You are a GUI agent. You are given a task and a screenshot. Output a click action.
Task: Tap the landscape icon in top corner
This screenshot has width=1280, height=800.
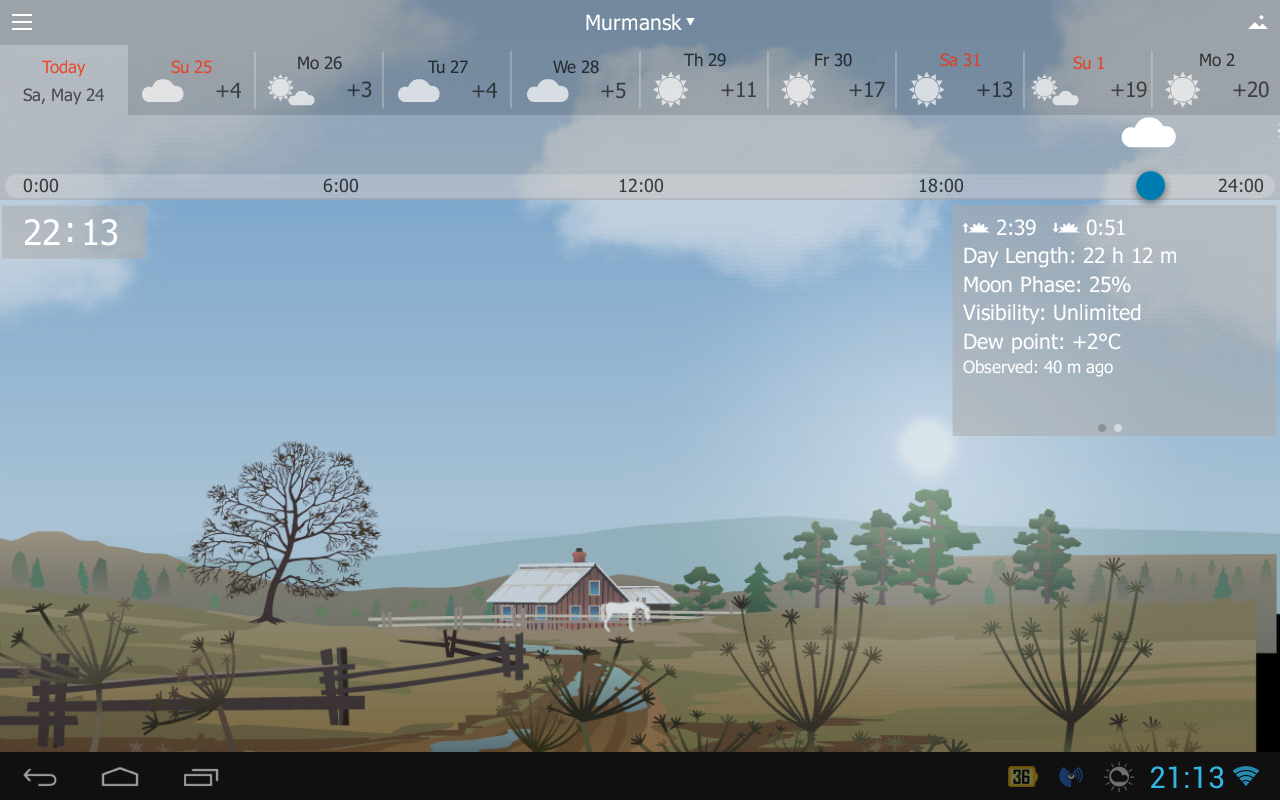(1258, 22)
